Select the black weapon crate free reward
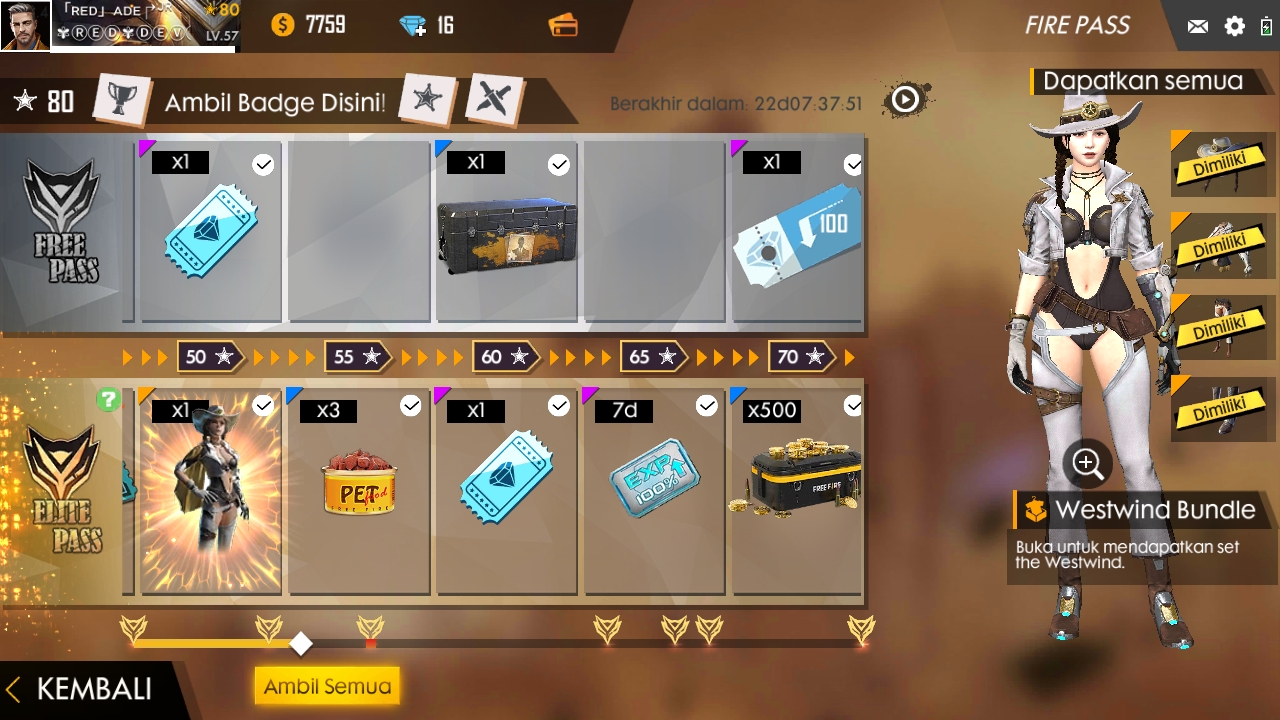Screen dimensions: 1280x720 507,235
